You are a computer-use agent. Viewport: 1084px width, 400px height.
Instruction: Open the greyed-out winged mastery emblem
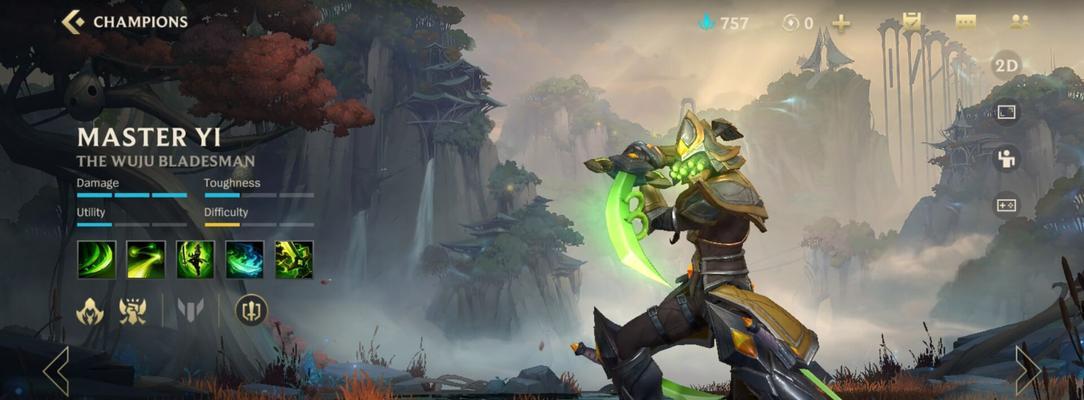pyautogui.click(x=190, y=311)
